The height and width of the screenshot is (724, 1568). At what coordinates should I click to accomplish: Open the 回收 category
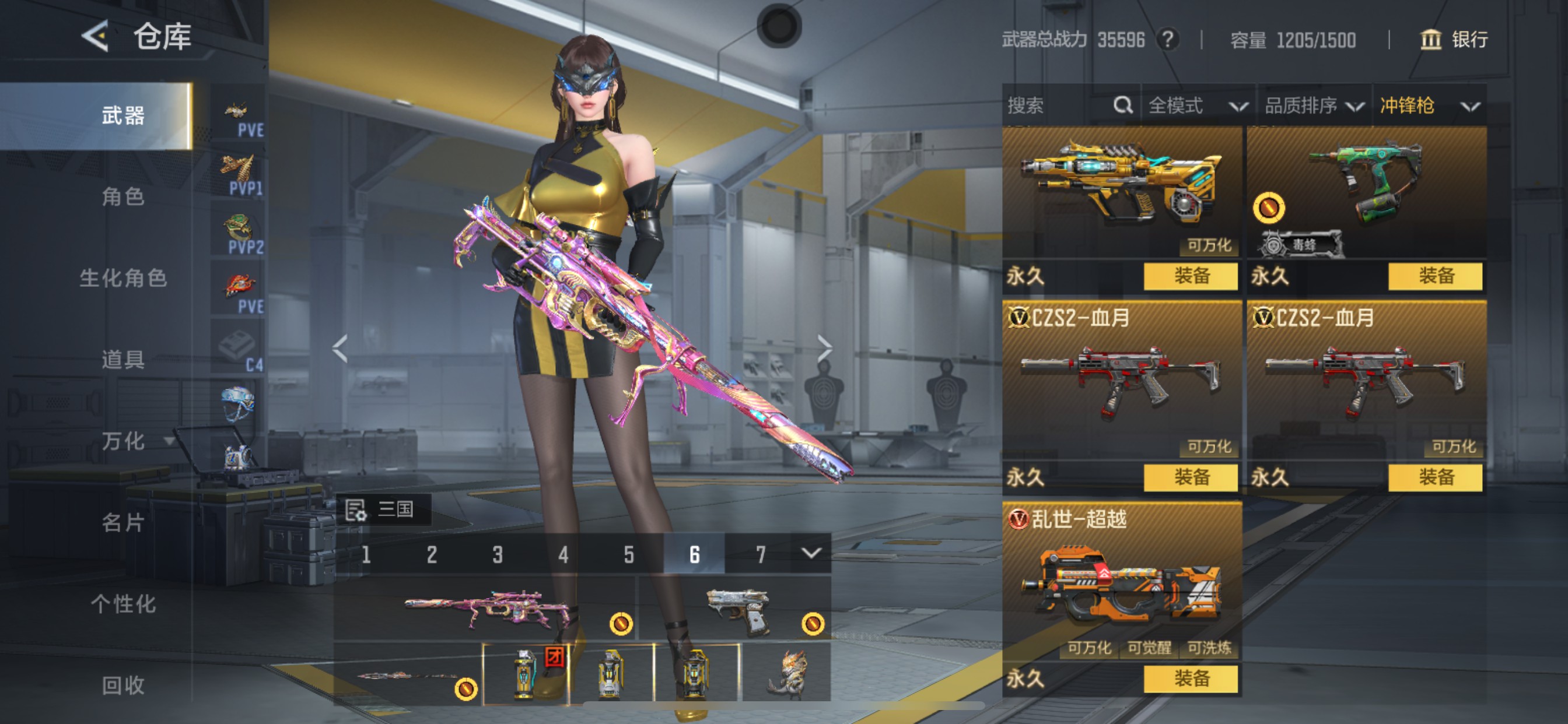123,685
